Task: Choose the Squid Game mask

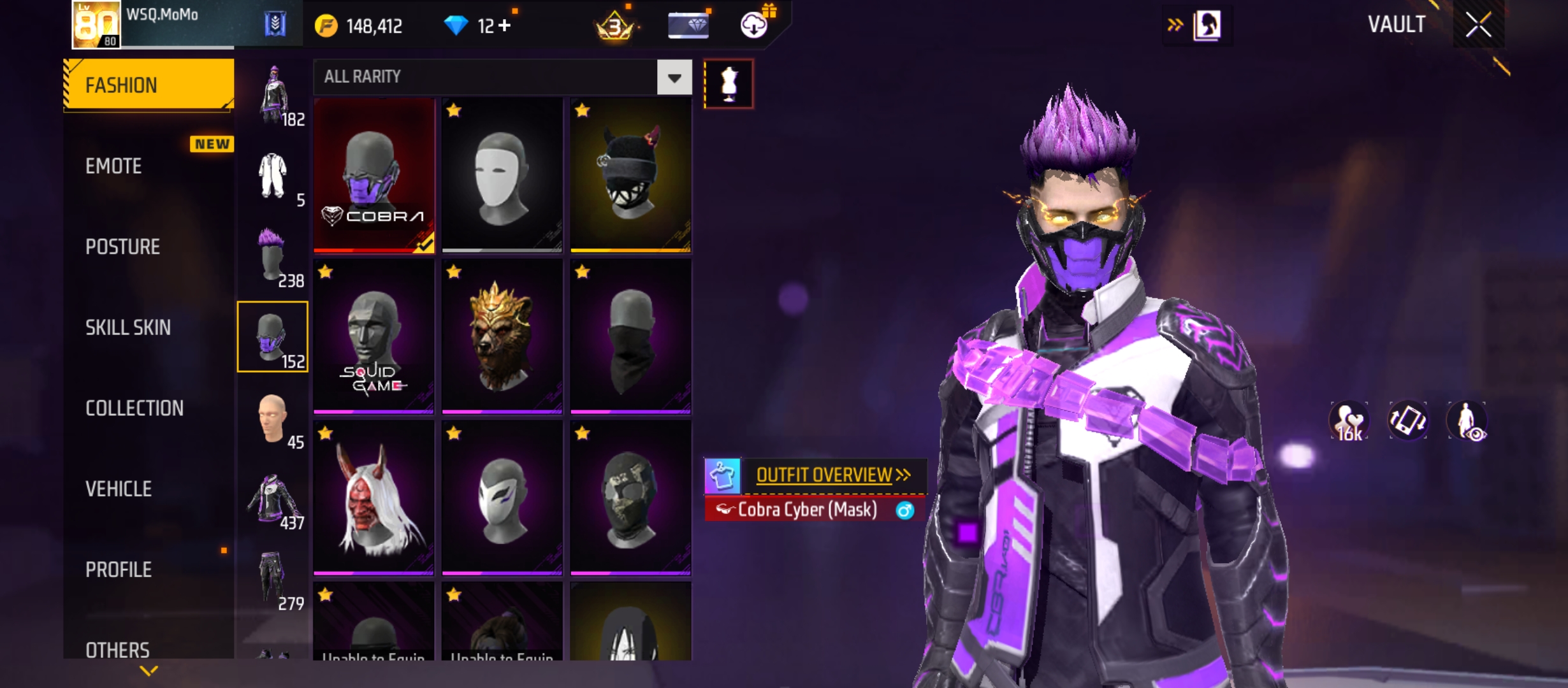Action: (374, 336)
